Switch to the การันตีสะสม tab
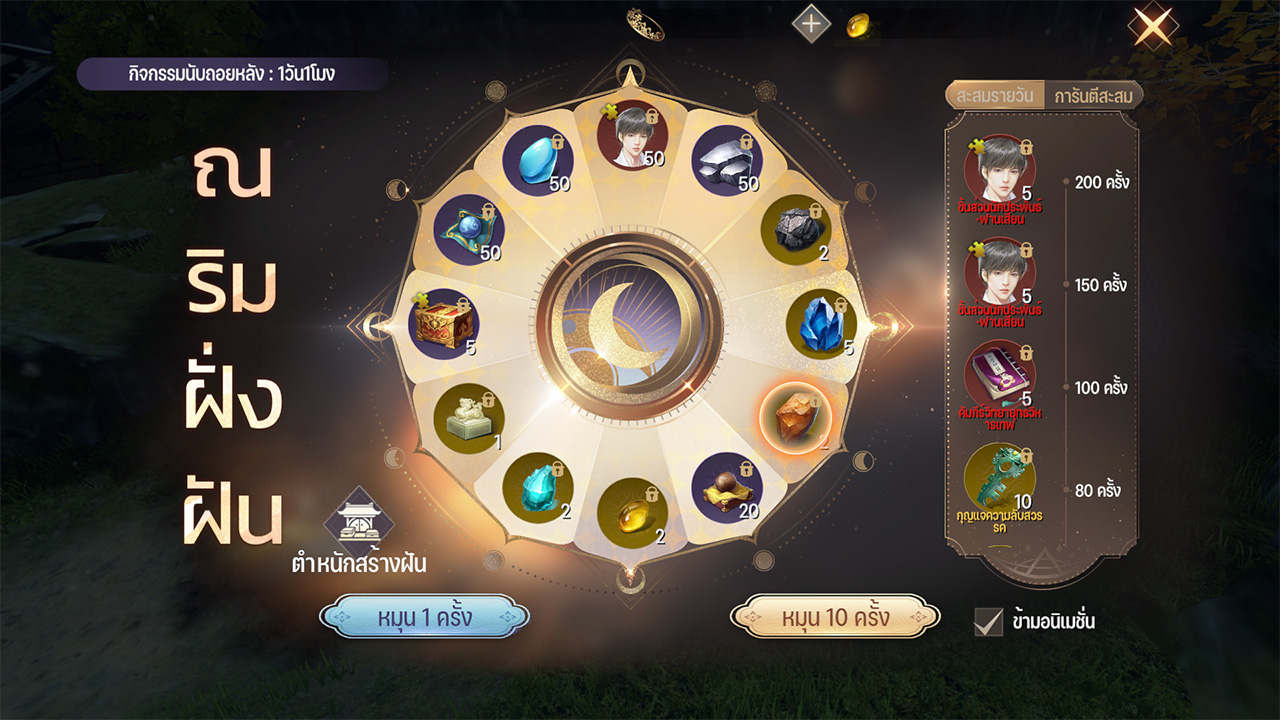The height and width of the screenshot is (720, 1280). tap(1092, 96)
